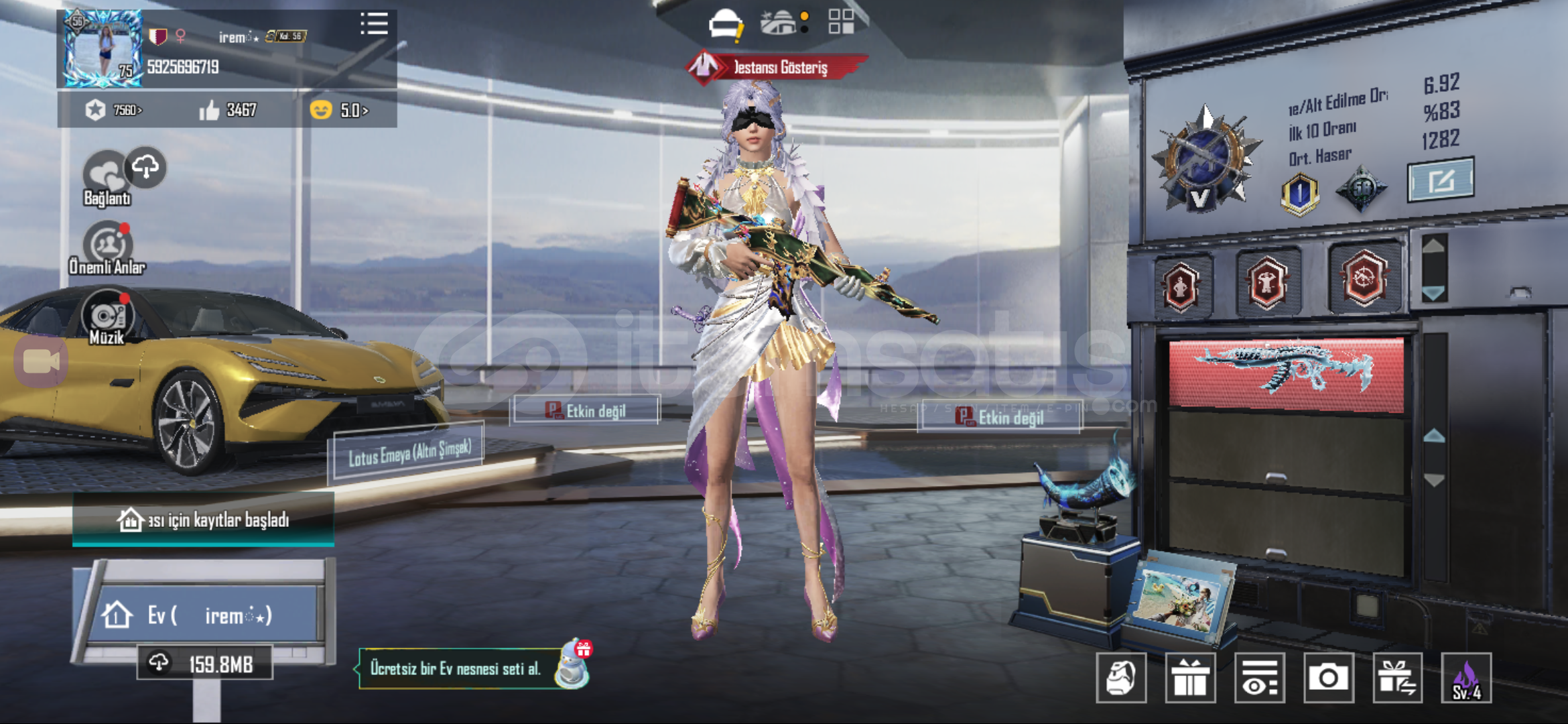Open the home registration announcement banner
Viewport: 1568px width, 724px height.
(204, 520)
